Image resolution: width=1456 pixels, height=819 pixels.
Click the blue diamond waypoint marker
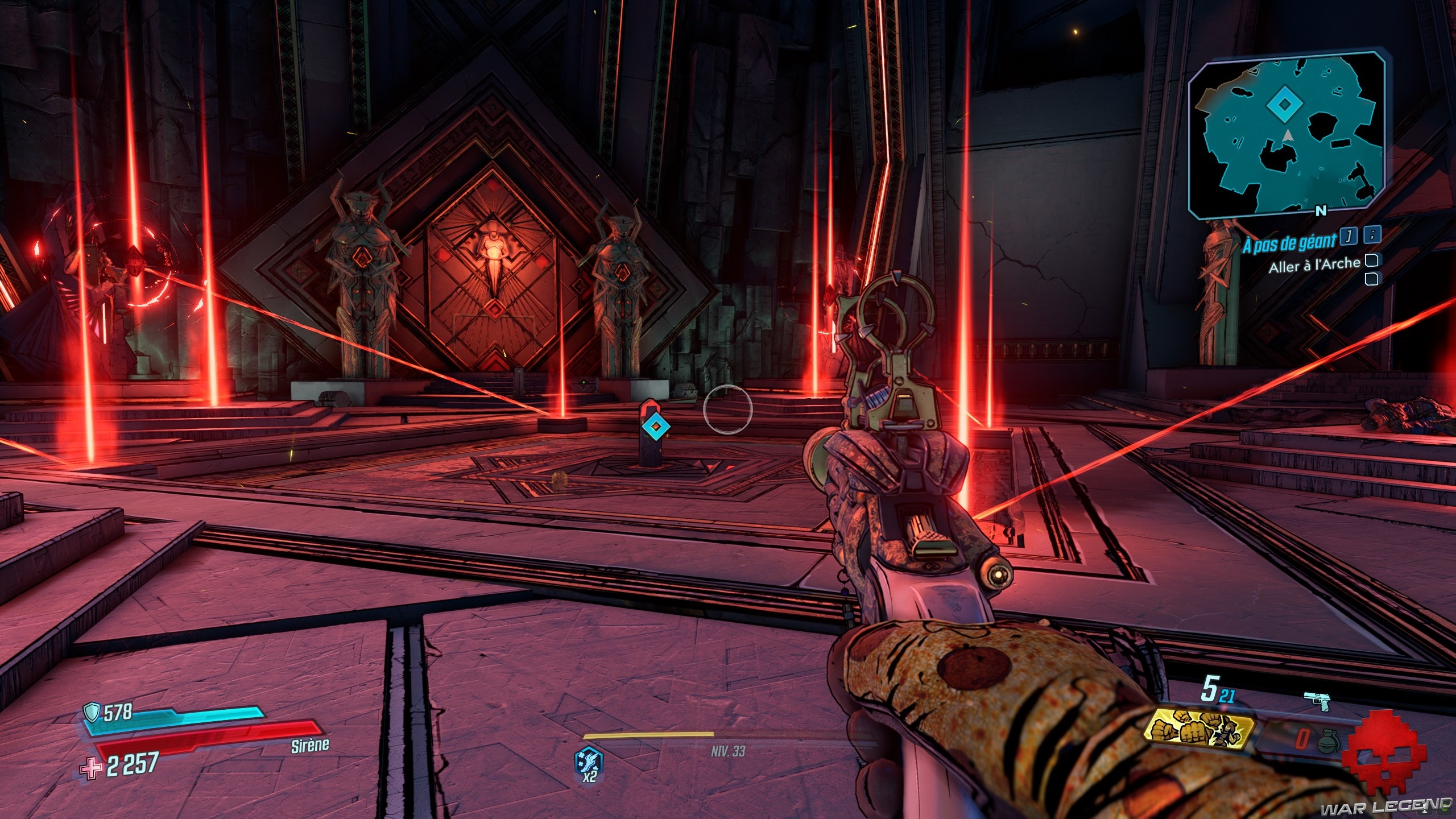[x=655, y=425]
